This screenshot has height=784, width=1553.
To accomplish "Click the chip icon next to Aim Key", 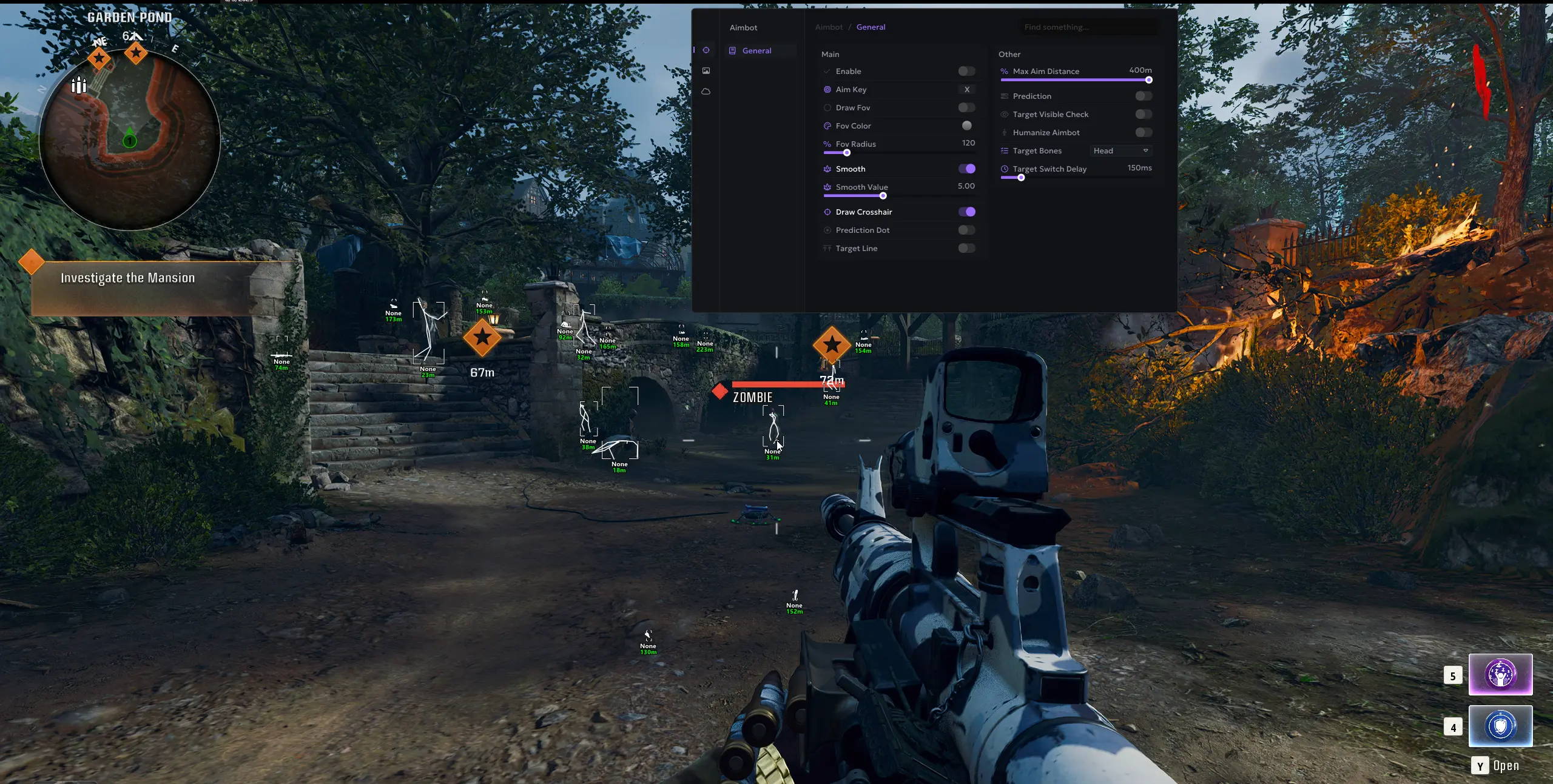I will [827, 89].
